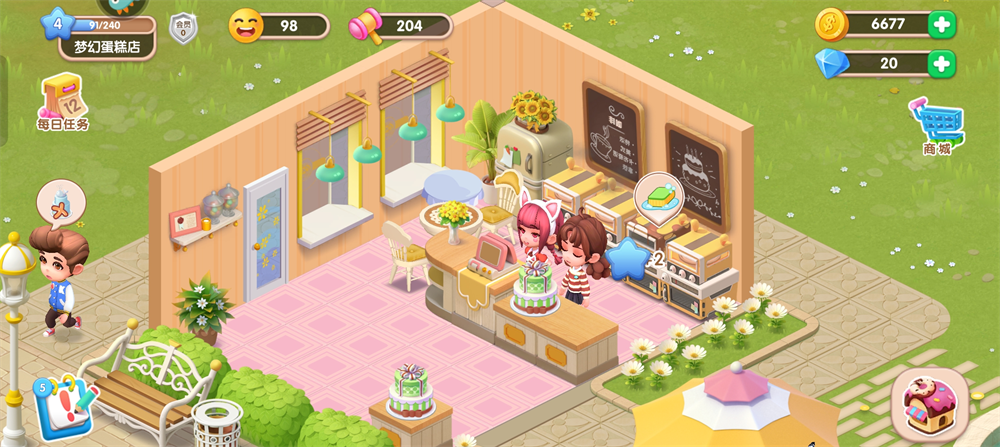Collect the blue star reward
The height and width of the screenshot is (447, 1000).
pos(627,258)
